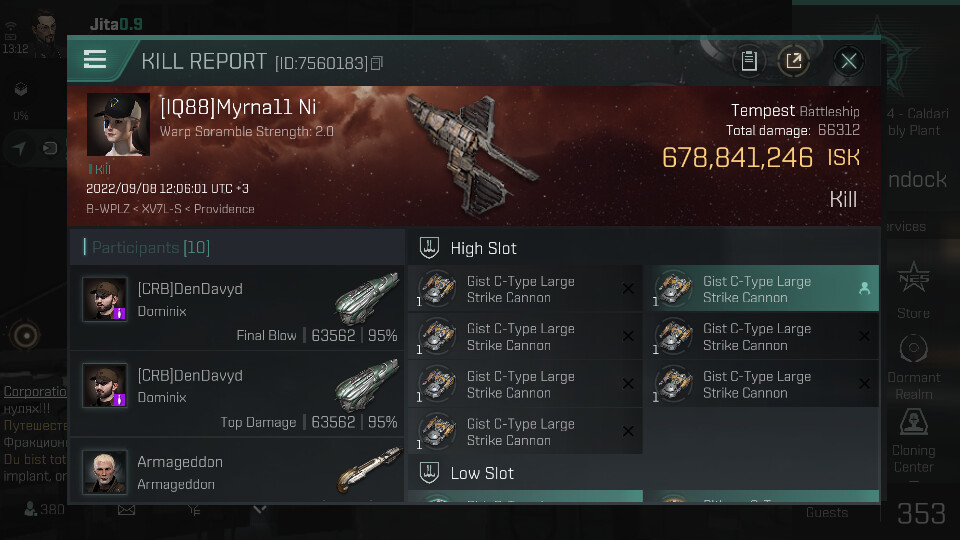
Task: Copy the kill report ID
Action: (377, 63)
